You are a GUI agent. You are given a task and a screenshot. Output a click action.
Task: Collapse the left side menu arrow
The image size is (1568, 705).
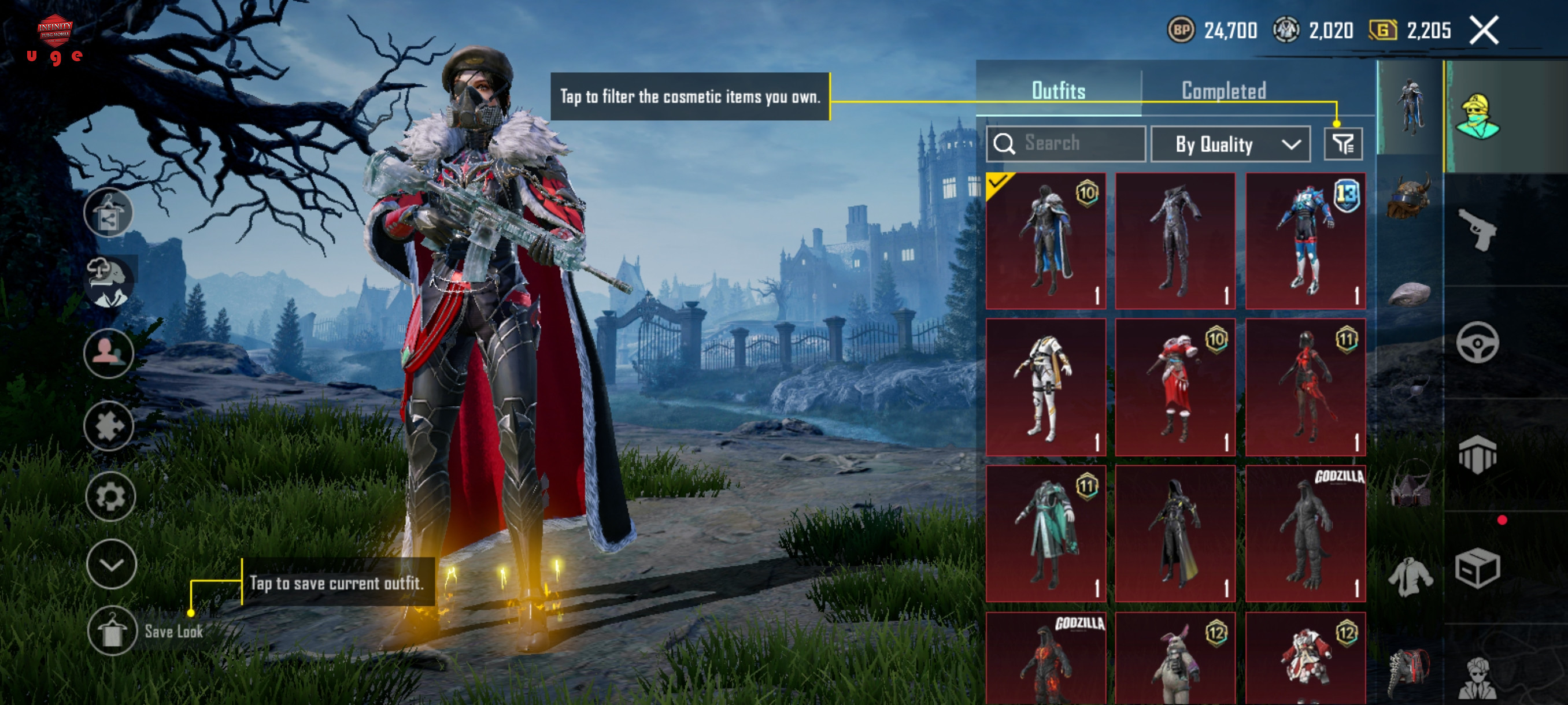click(111, 564)
